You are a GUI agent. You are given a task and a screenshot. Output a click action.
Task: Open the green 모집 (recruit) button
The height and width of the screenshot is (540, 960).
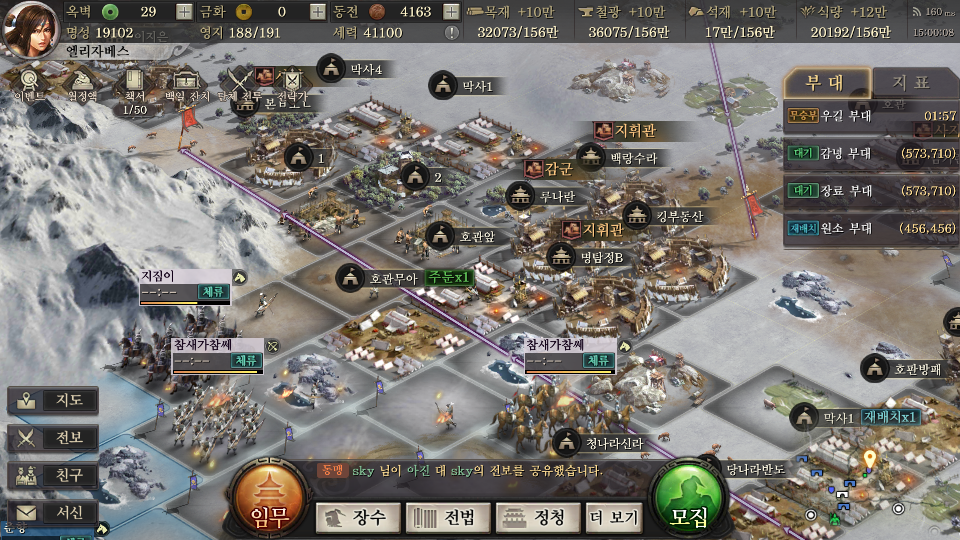tap(691, 502)
